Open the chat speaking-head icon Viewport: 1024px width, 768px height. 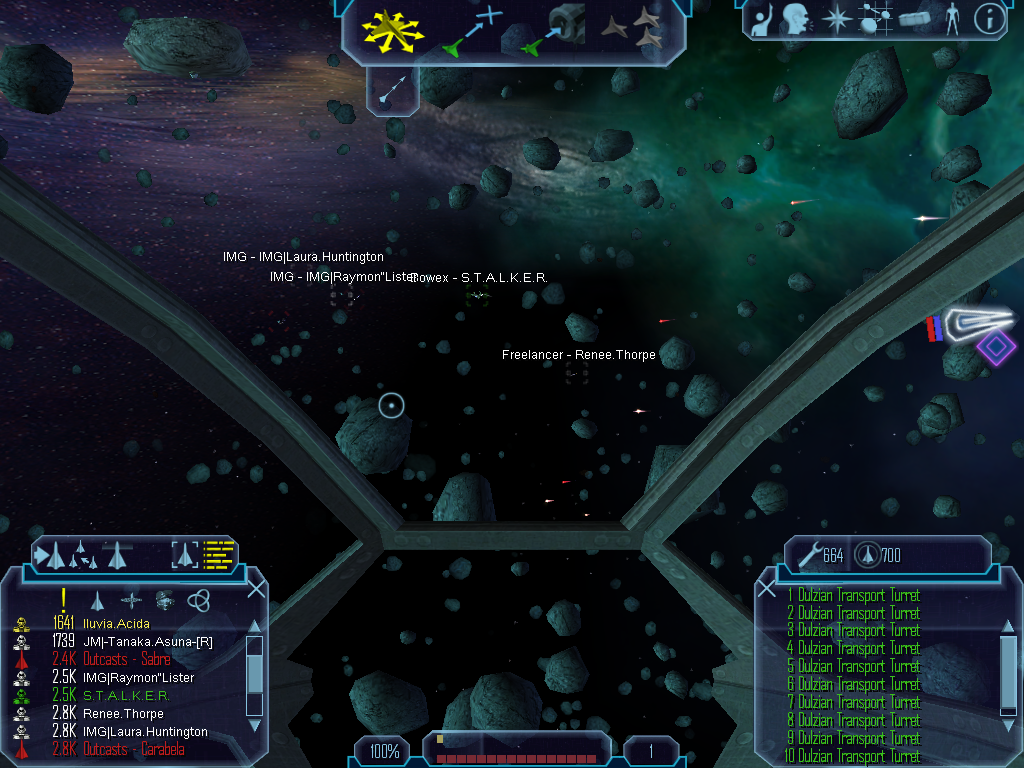tap(797, 19)
